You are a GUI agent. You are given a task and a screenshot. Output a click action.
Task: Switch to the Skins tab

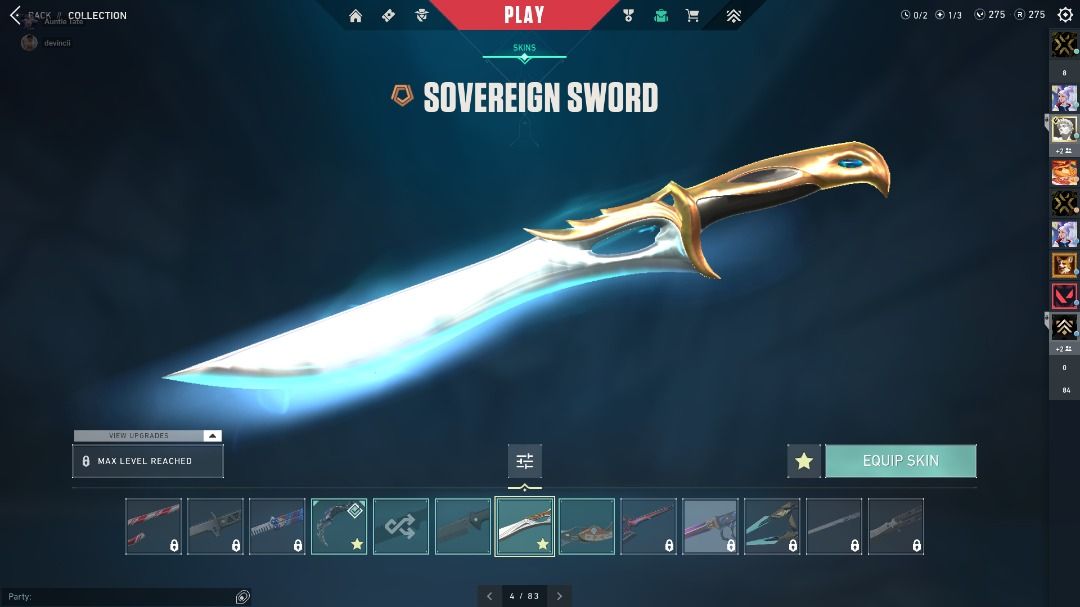(x=524, y=48)
